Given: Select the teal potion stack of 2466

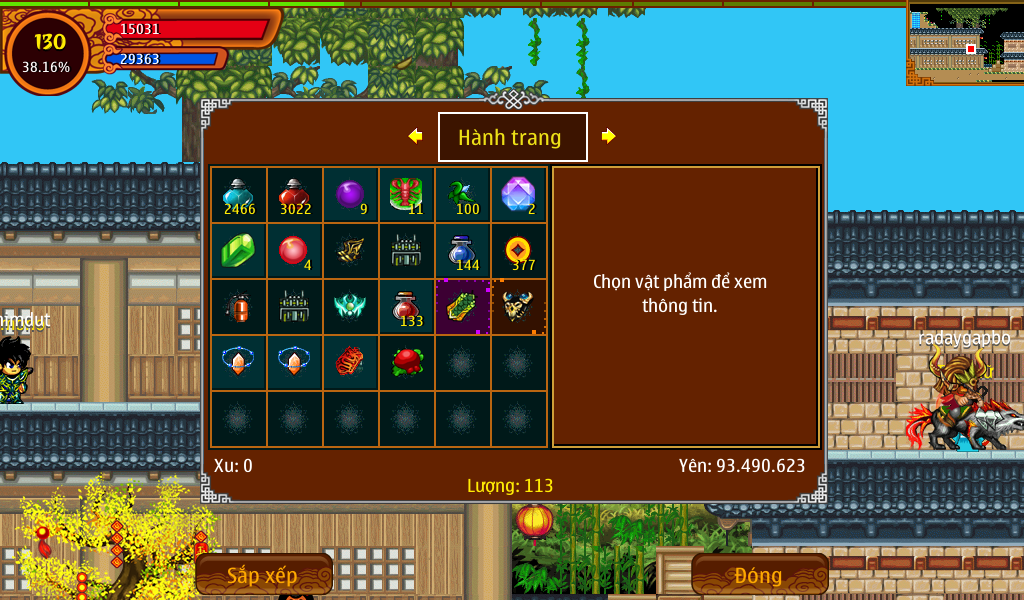Looking at the screenshot, I should [238, 195].
